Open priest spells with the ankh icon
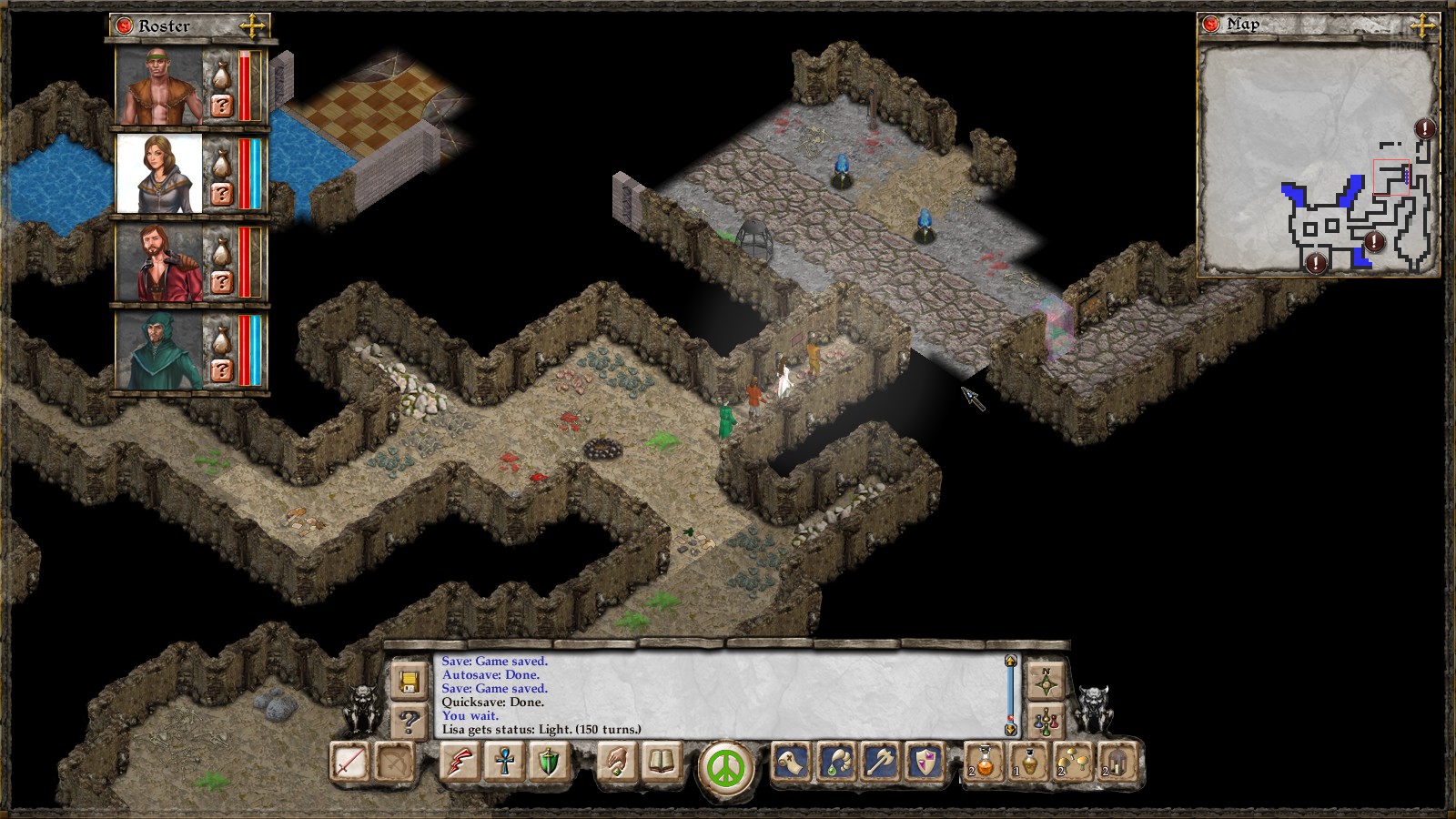 (x=504, y=763)
